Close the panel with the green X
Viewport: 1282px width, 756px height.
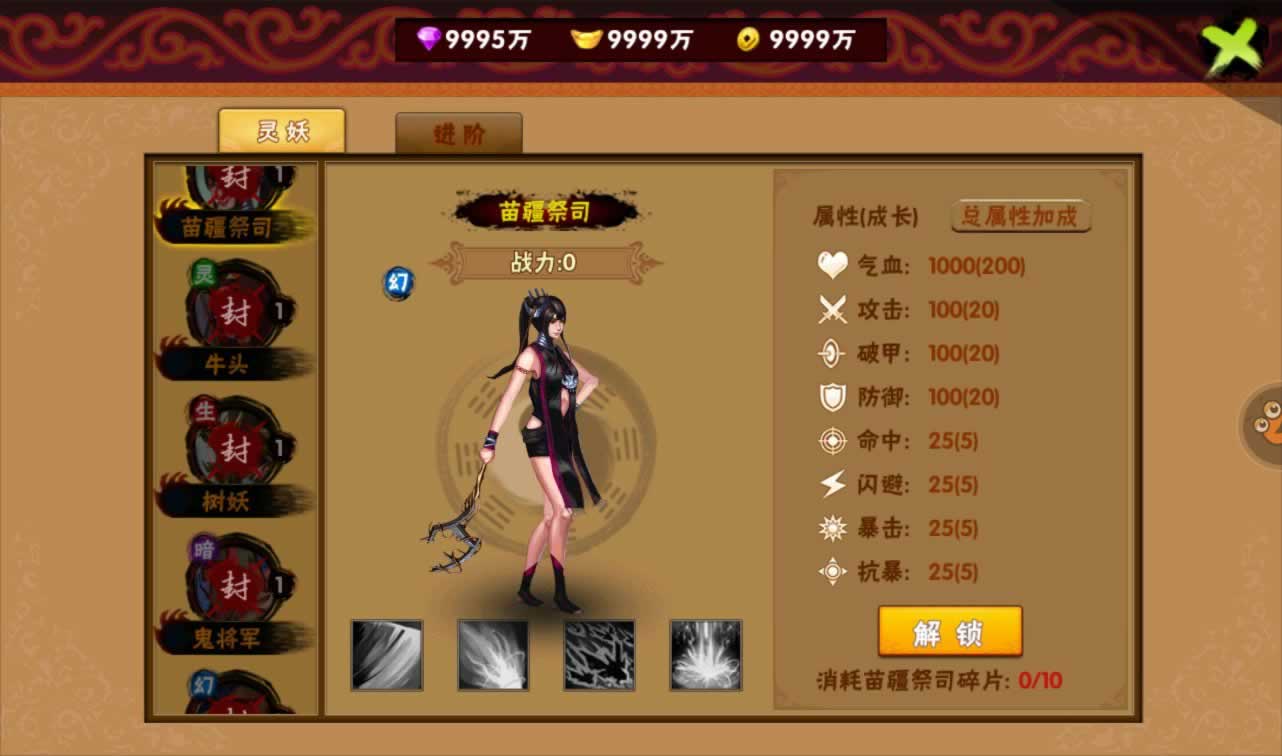(1234, 47)
